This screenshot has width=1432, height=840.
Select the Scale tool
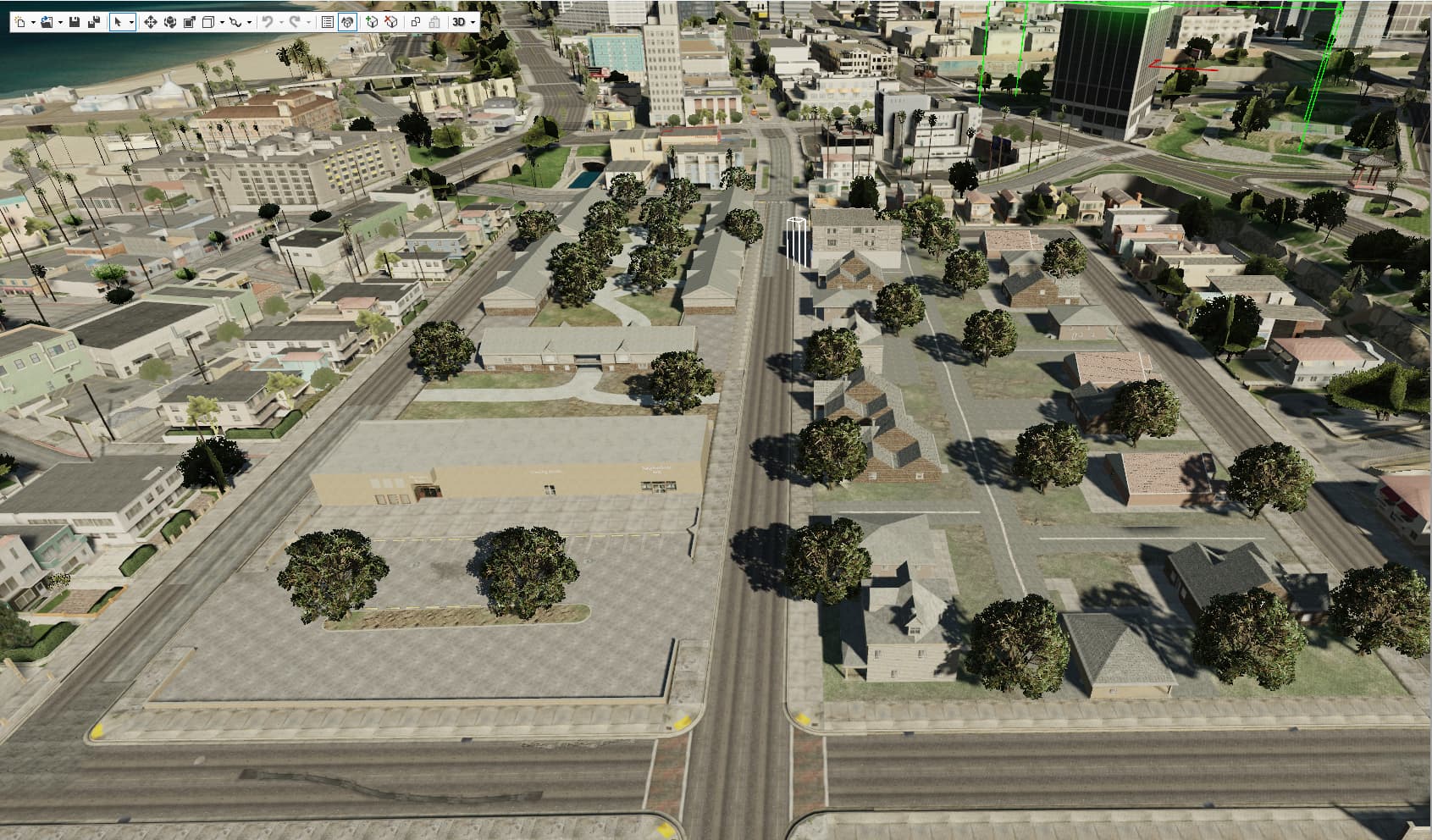tap(191, 21)
